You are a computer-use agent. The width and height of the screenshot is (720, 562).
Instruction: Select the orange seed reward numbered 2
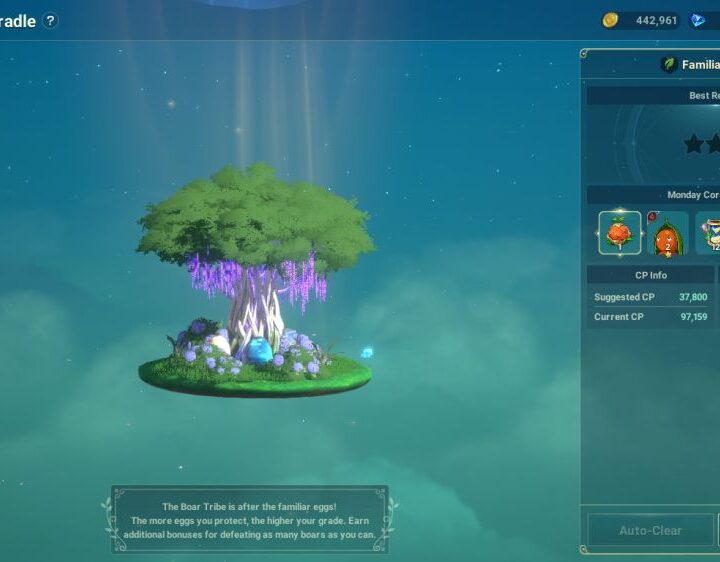click(x=667, y=233)
